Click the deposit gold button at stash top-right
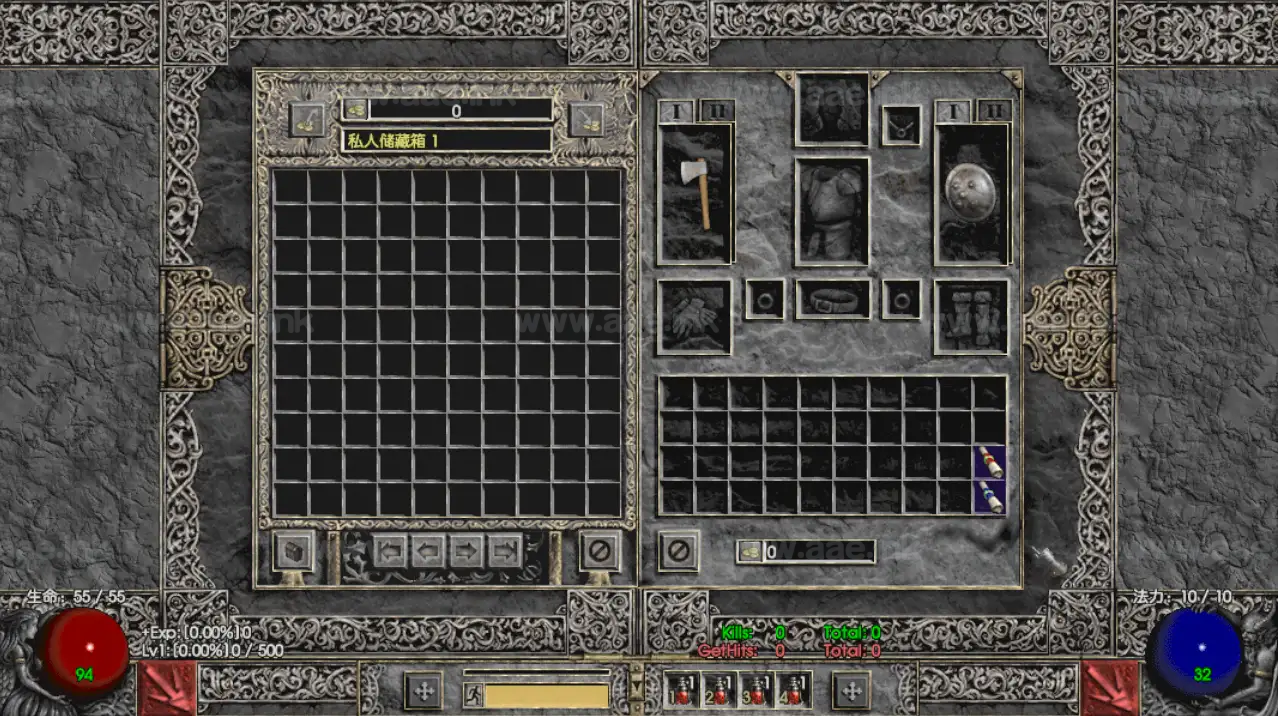The width and height of the screenshot is (1278, 716). tap(587, 119)
